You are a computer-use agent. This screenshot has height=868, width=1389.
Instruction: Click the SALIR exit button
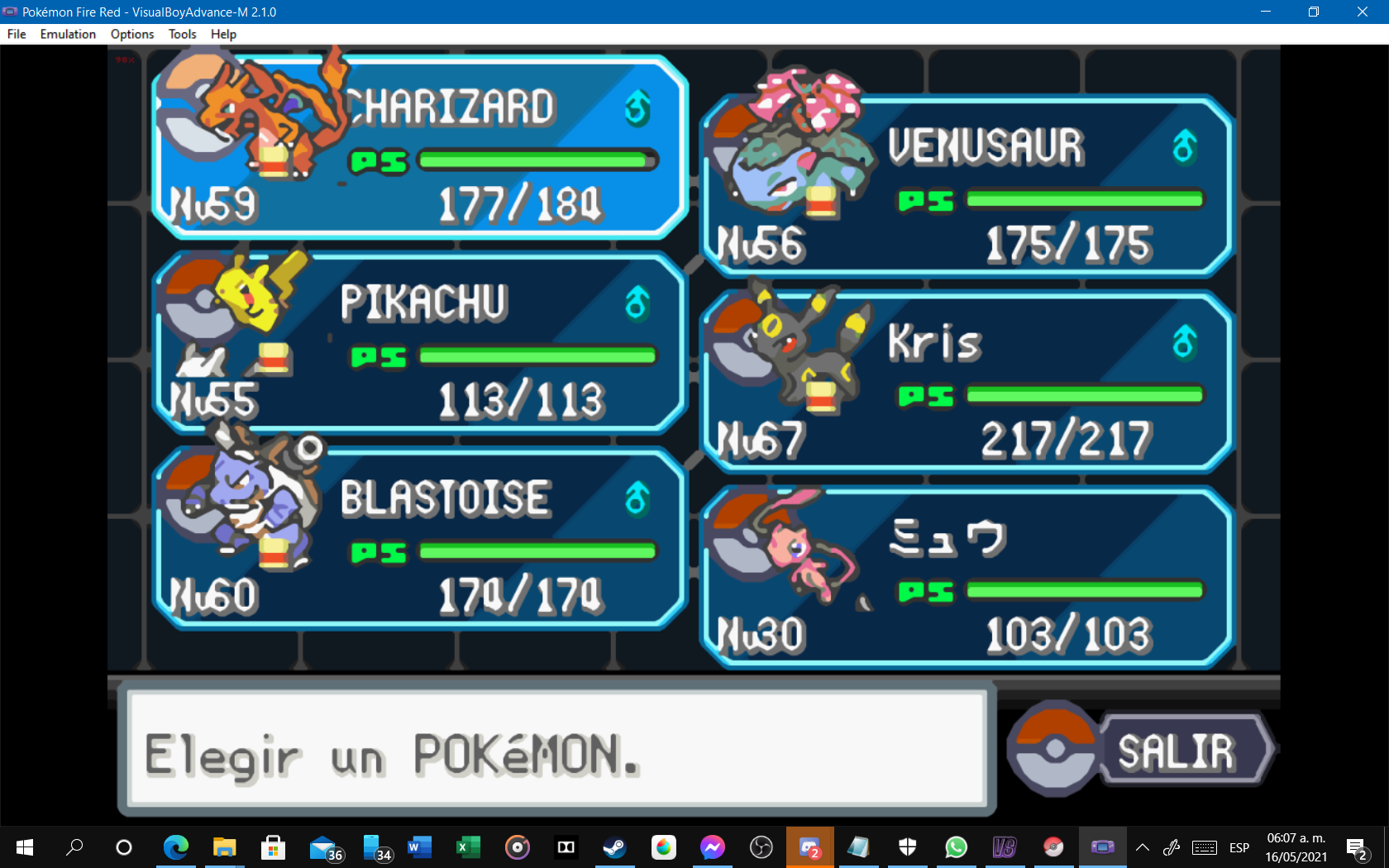pos(1174,752)
